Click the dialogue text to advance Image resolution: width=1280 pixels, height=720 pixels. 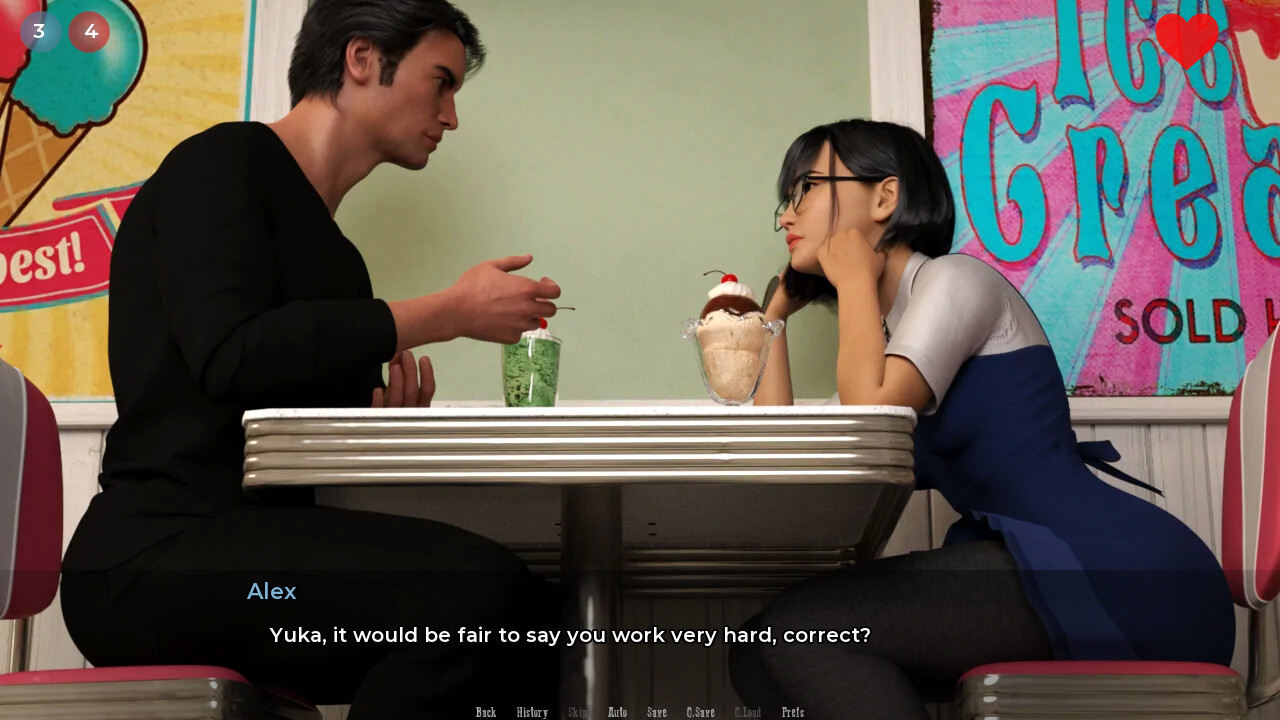click(570, 635)
